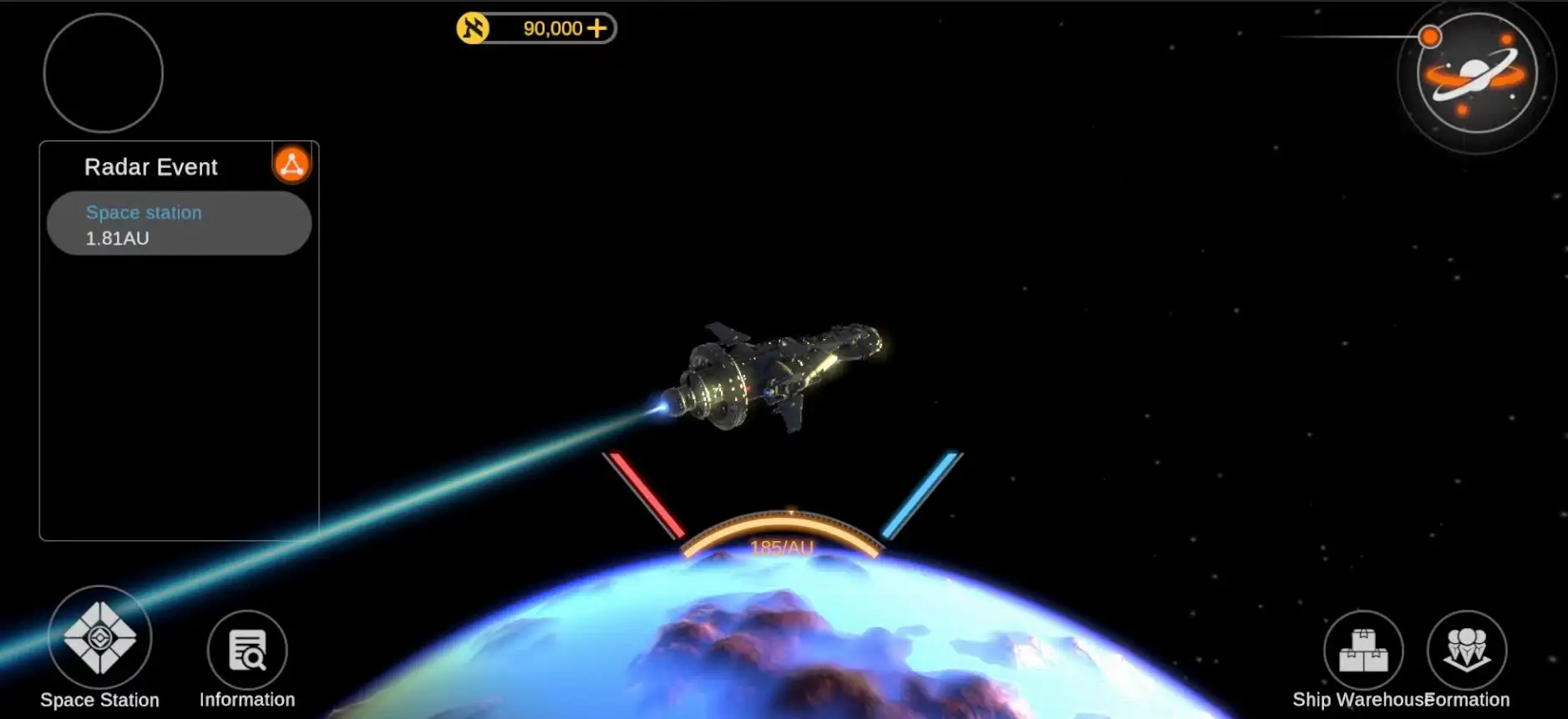The width and height of the screenshot is (1568, 719).
Task: Open the Ship Warehouse
Action: [1363, 651]
